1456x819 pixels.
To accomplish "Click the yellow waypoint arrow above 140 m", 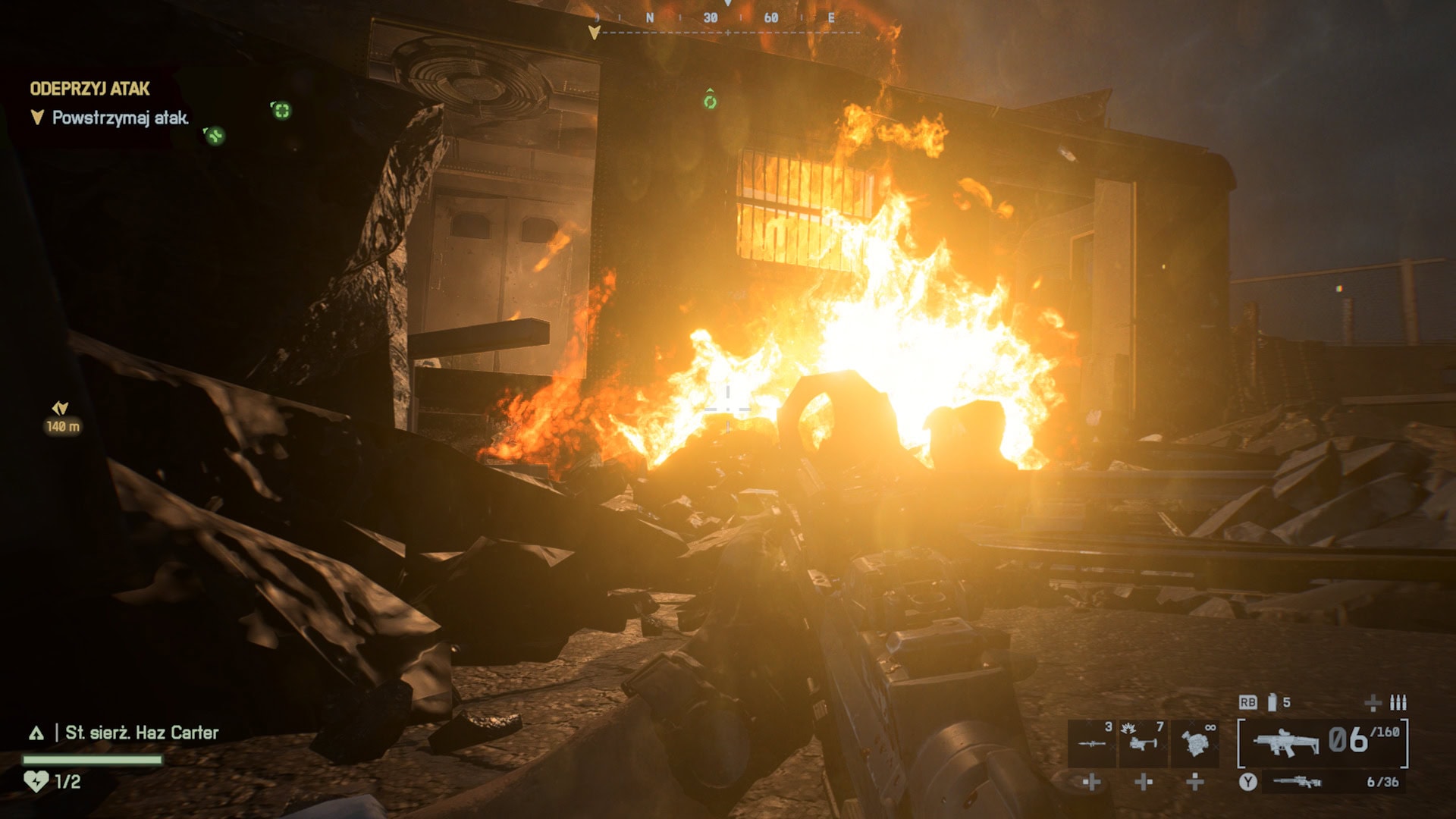I will coord(59,408).
